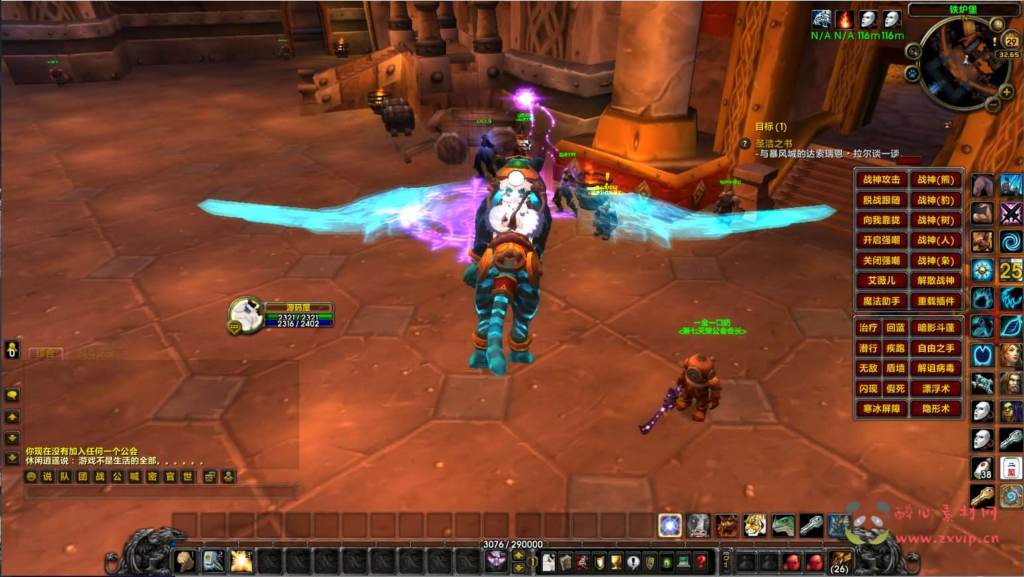The image size is (1024, 577).
Task: Click the chat input box
Action: 160,492
